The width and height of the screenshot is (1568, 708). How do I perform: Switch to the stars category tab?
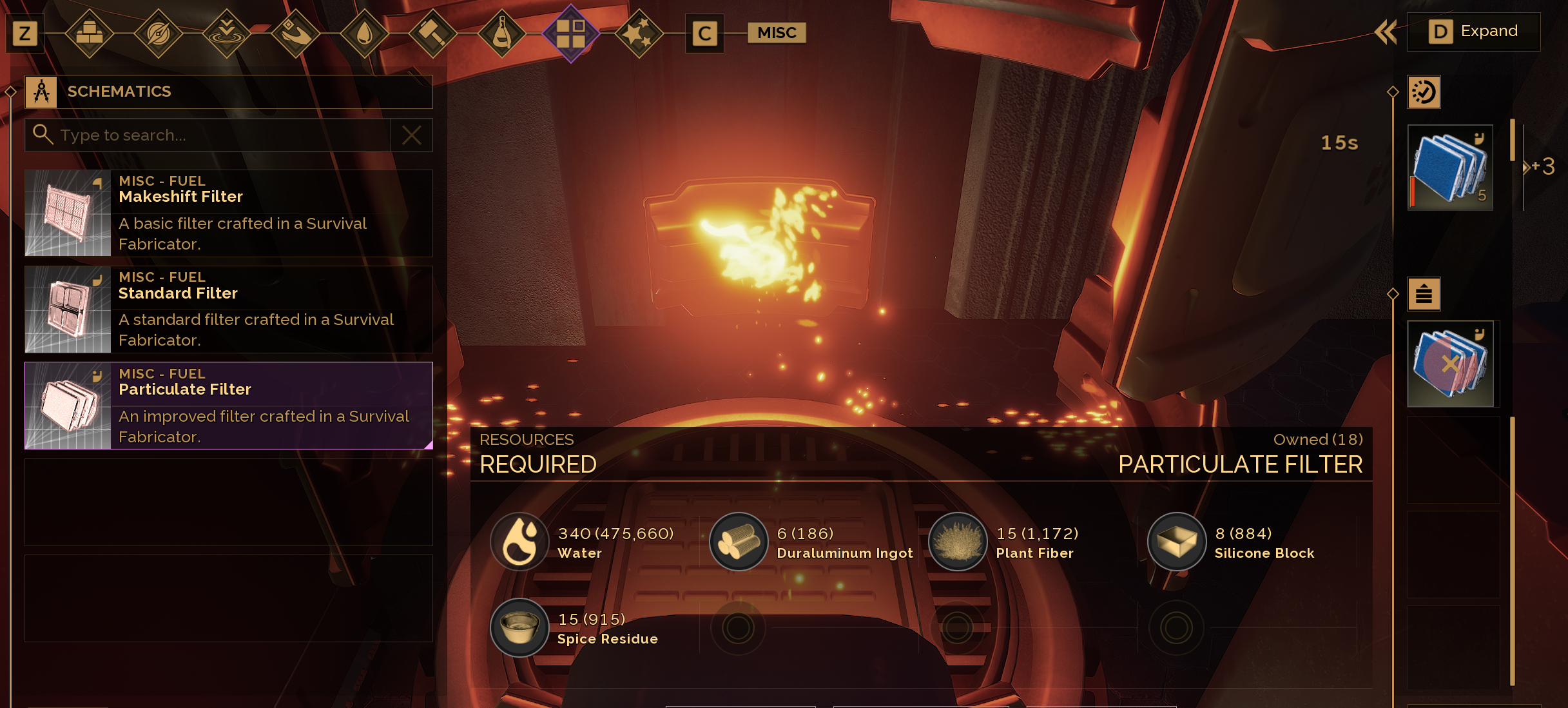point(639,33)
